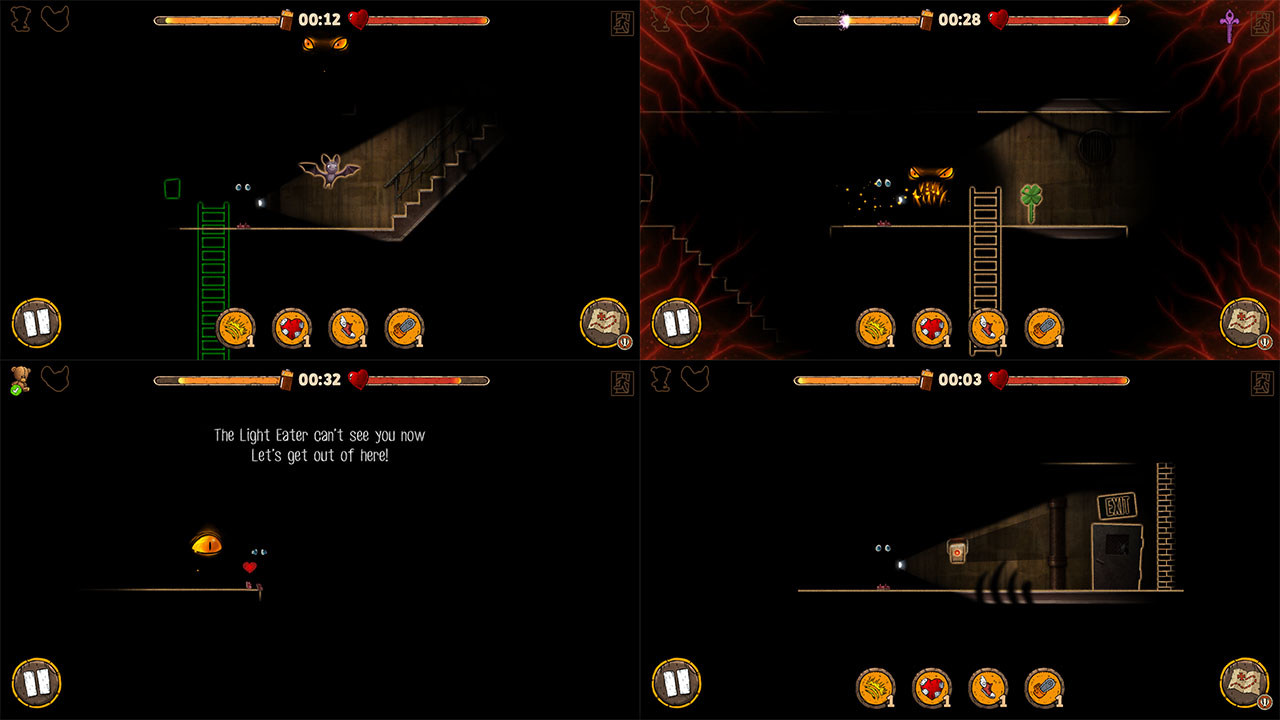Pause the game in the red lightning view
Viewport: 1280px width, 720px height.
coord(676,323)
